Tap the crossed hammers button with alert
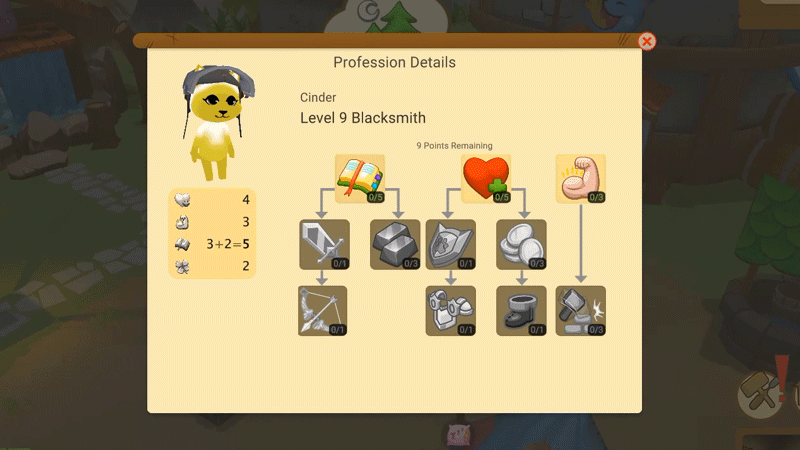This screenshot has width=800, height=450. 762,393
